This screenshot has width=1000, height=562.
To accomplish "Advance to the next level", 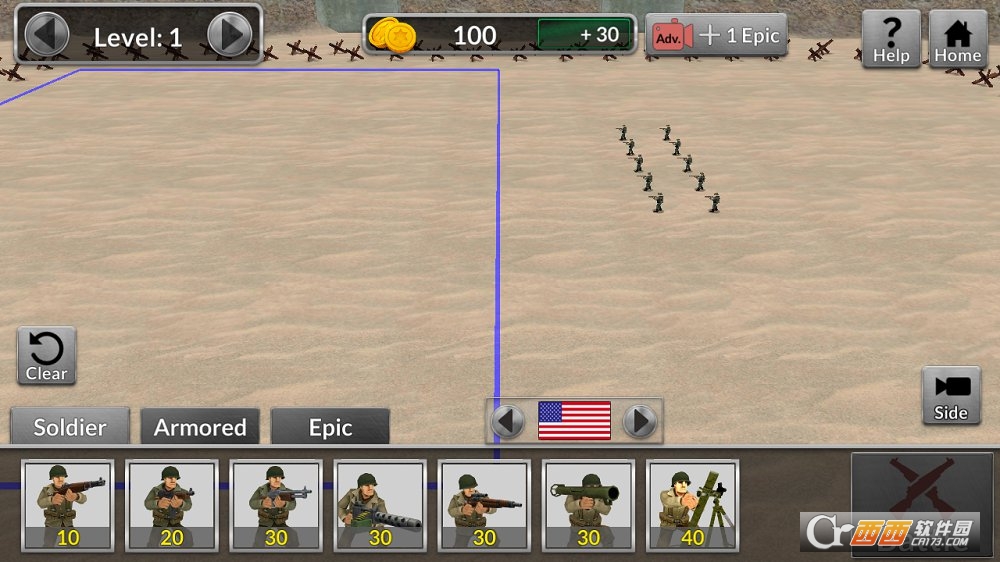I will [229, 36].
